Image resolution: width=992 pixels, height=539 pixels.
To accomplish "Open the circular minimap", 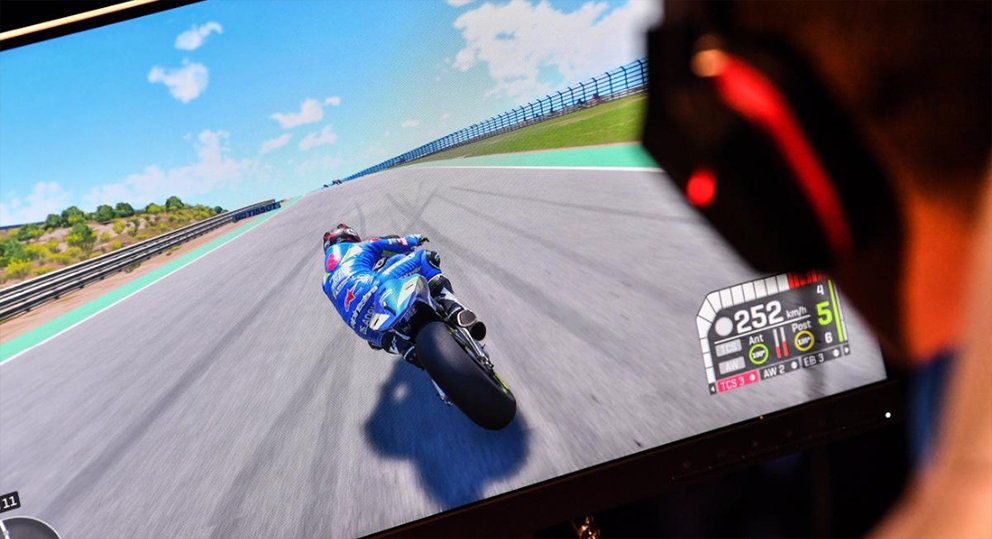I will tap(28, 528).
